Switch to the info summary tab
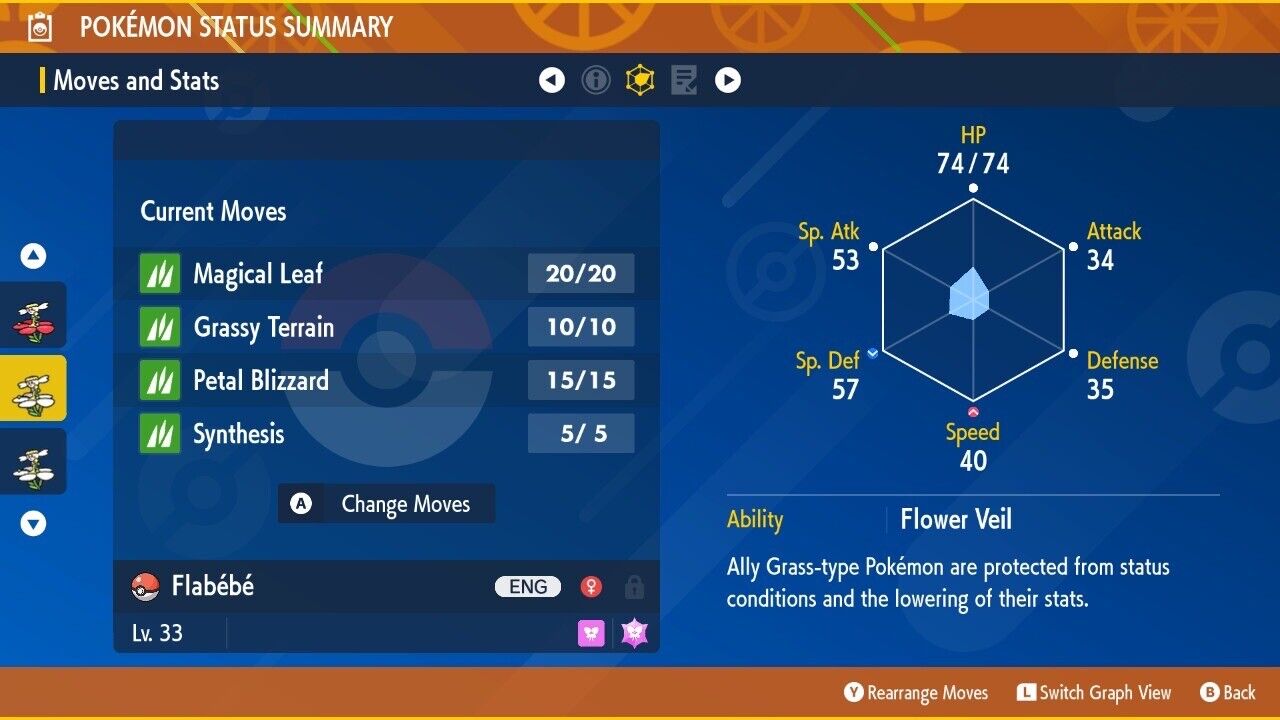The width and height of the screenshot is (1280, 720). 596,80
